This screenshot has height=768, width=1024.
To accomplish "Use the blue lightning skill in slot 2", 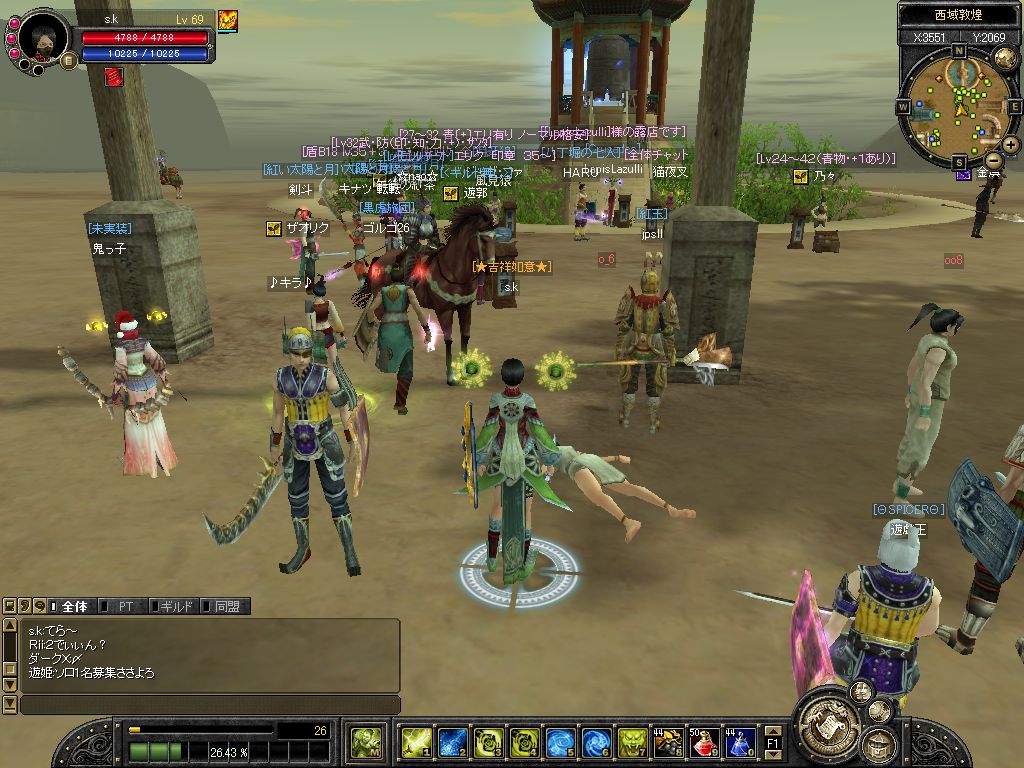I will pos(452,742).
